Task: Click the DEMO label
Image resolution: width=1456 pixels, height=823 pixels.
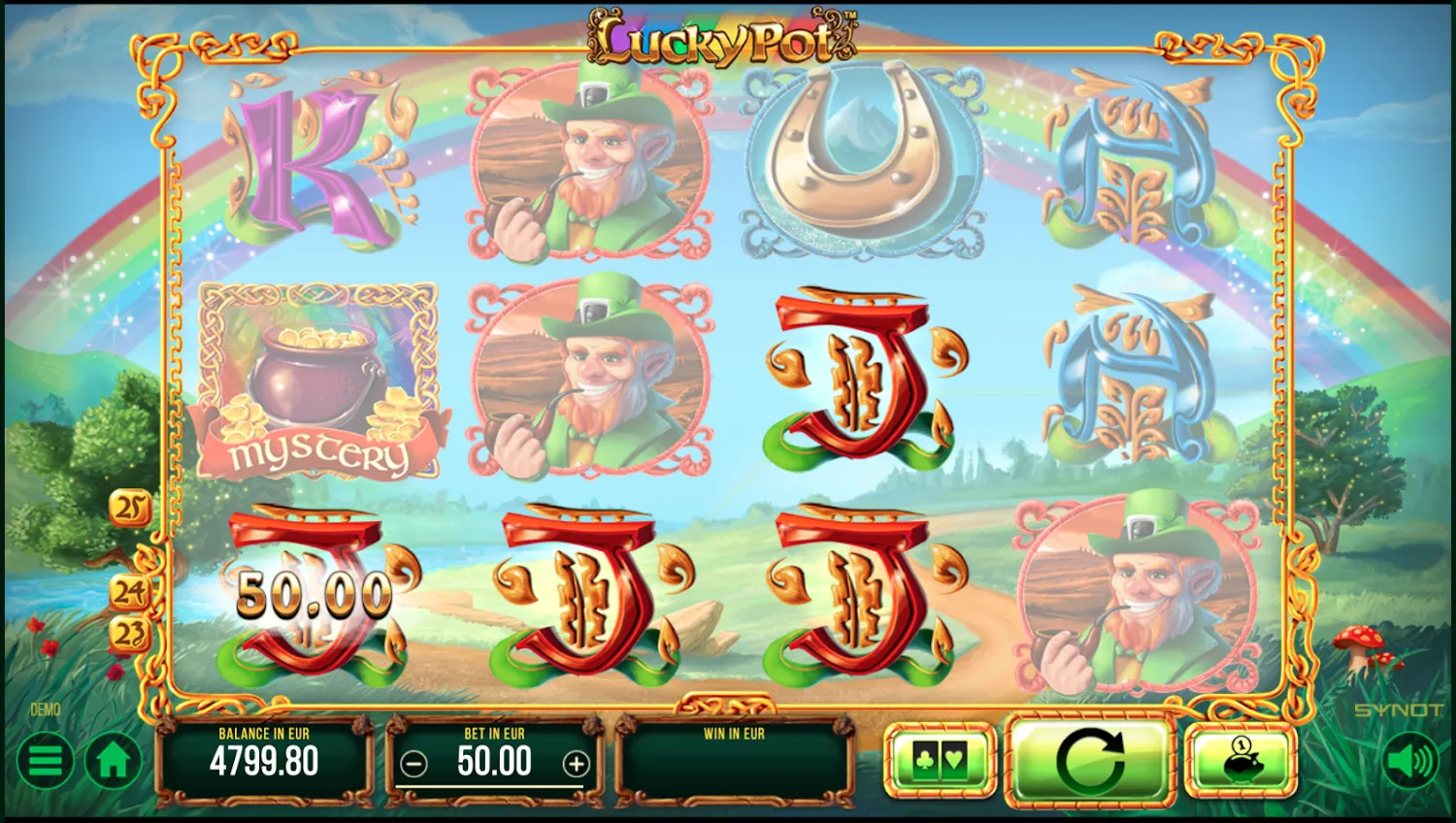Action: [43, 709]
